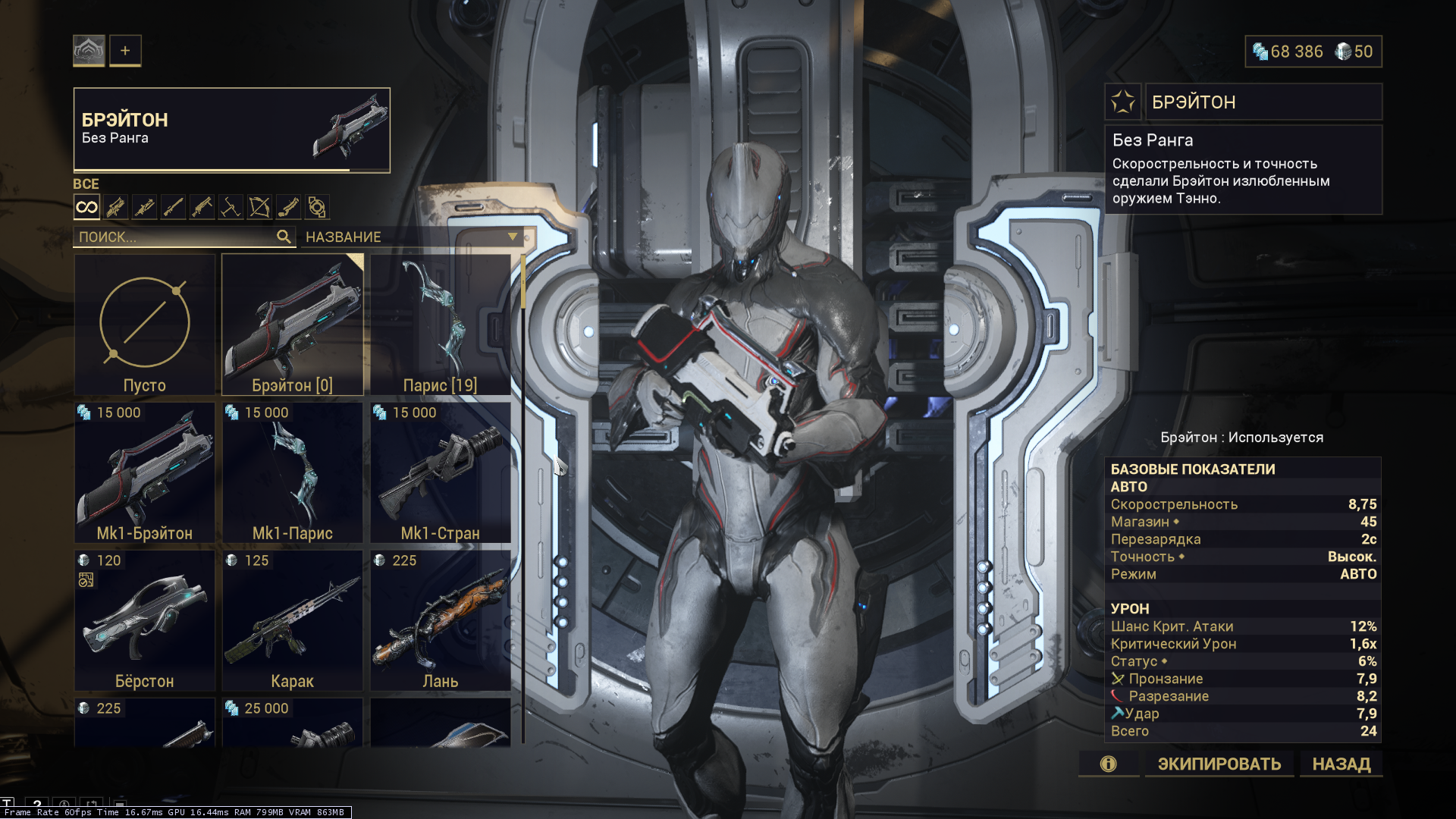Screen dimensions: 1456x819
Task: Go back with the НАЗАД button
Action: click(1341, 764)
